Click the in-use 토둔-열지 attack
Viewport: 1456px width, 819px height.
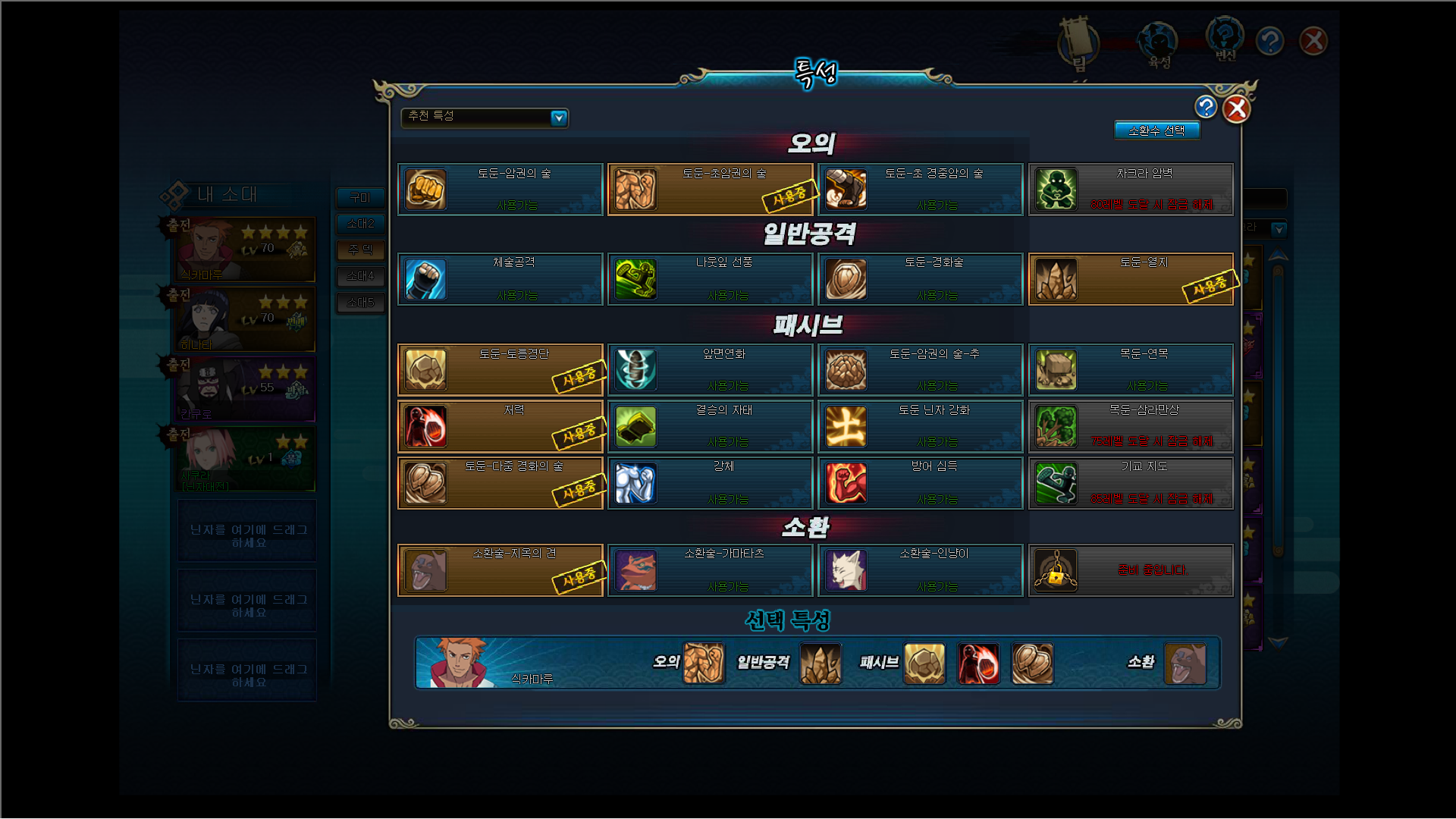(1131, 279)
